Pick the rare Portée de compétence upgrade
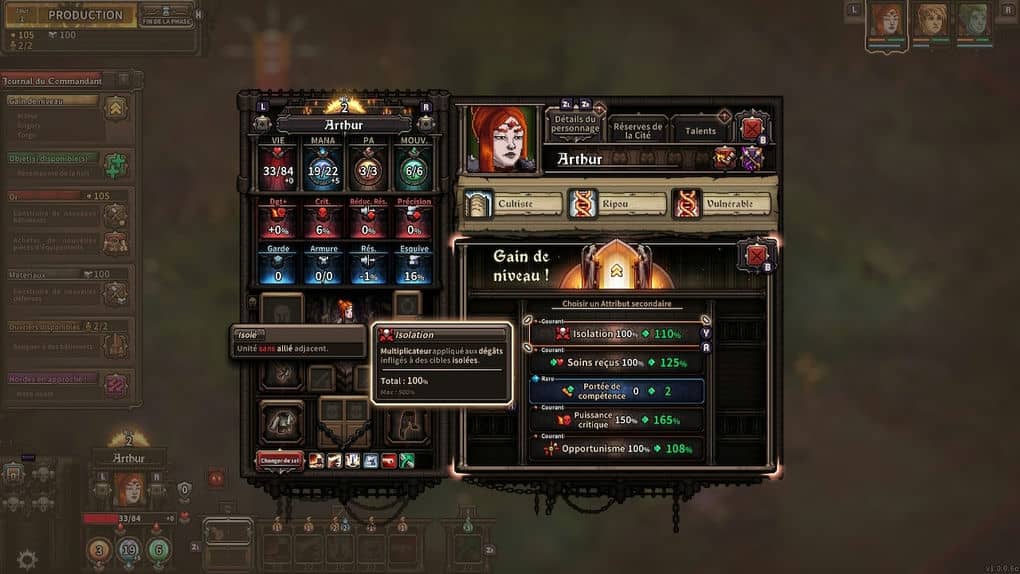The width and height of the screenshot is (1020, 574). 616,391
